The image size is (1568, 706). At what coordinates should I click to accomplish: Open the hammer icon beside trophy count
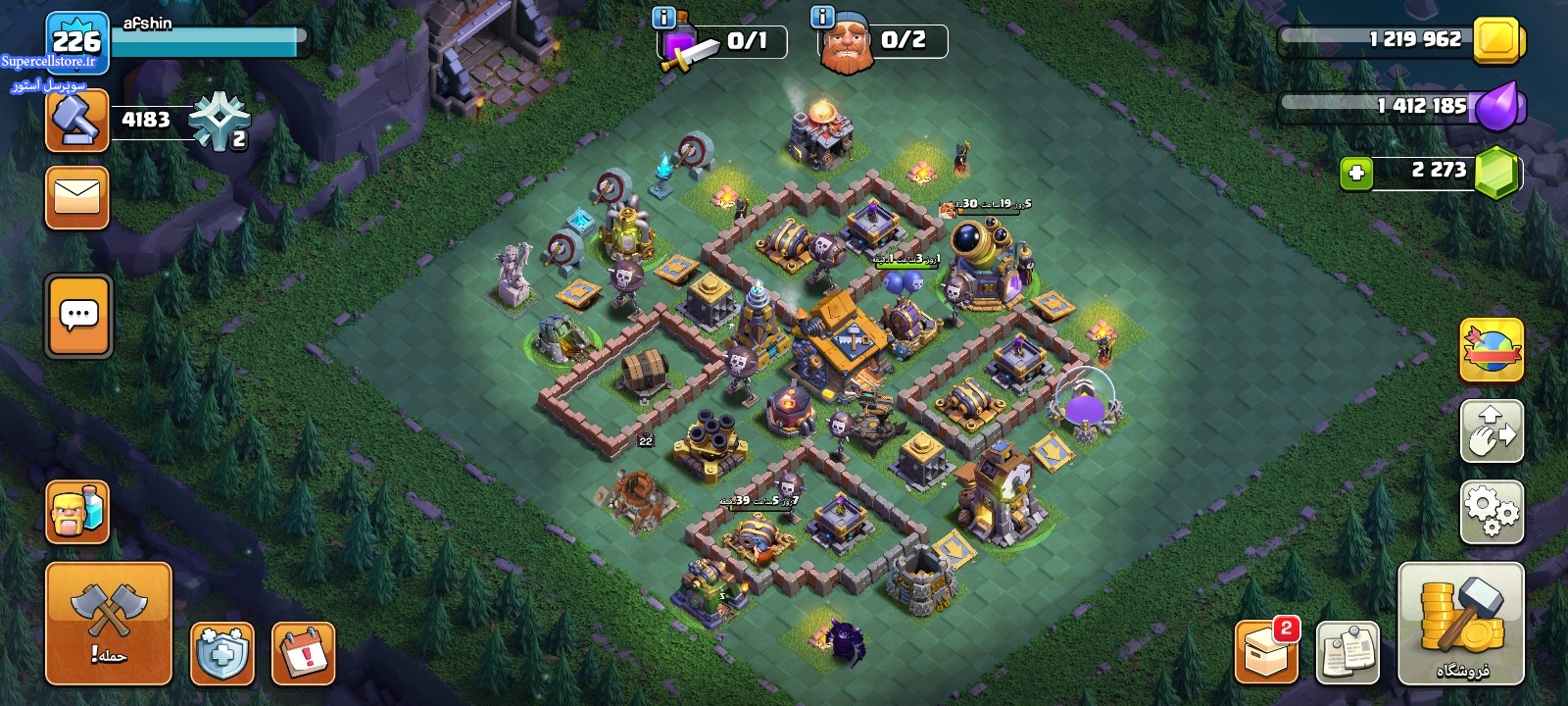pos(77,121)
